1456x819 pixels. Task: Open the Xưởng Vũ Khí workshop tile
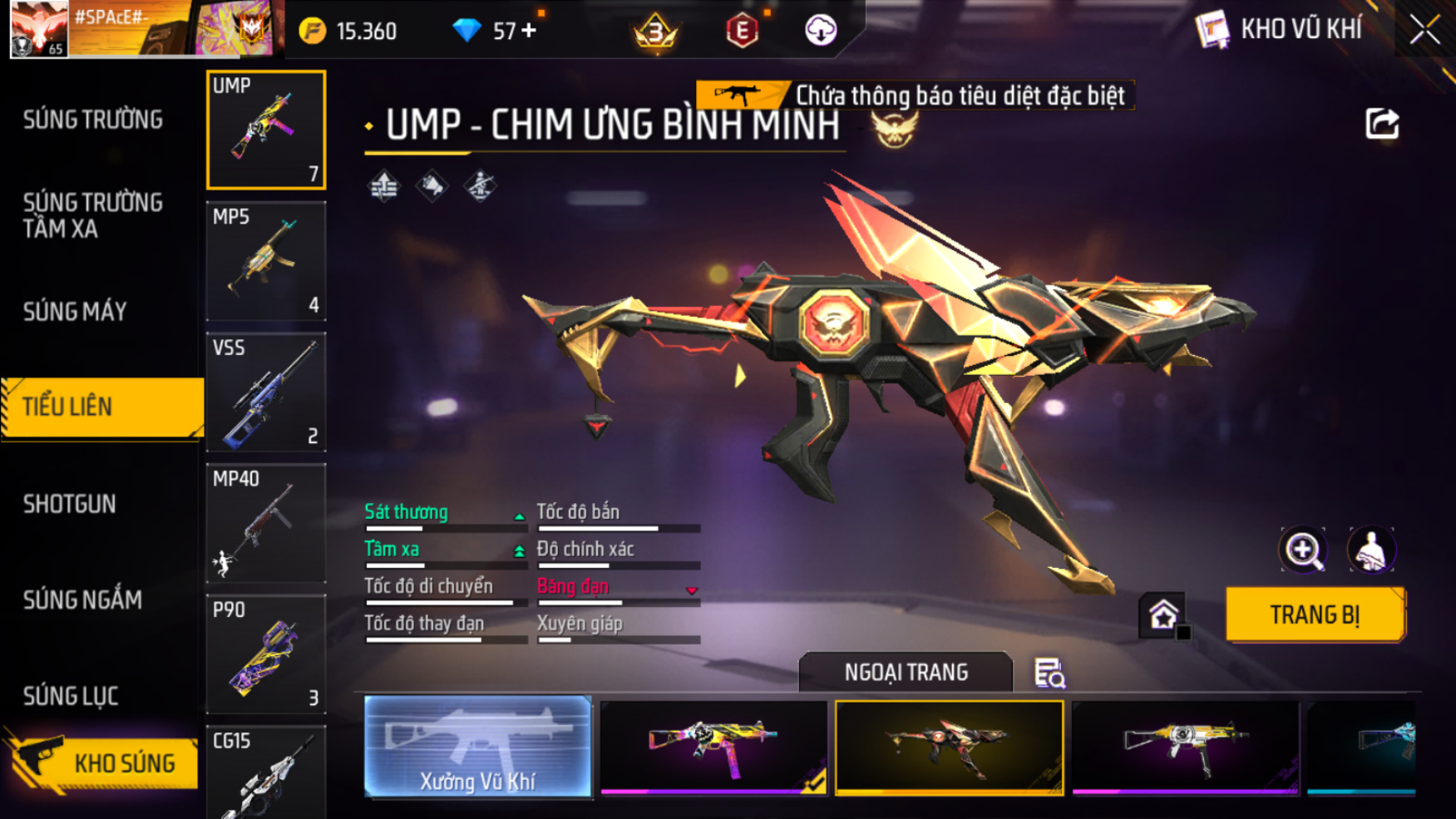(477, 747)
